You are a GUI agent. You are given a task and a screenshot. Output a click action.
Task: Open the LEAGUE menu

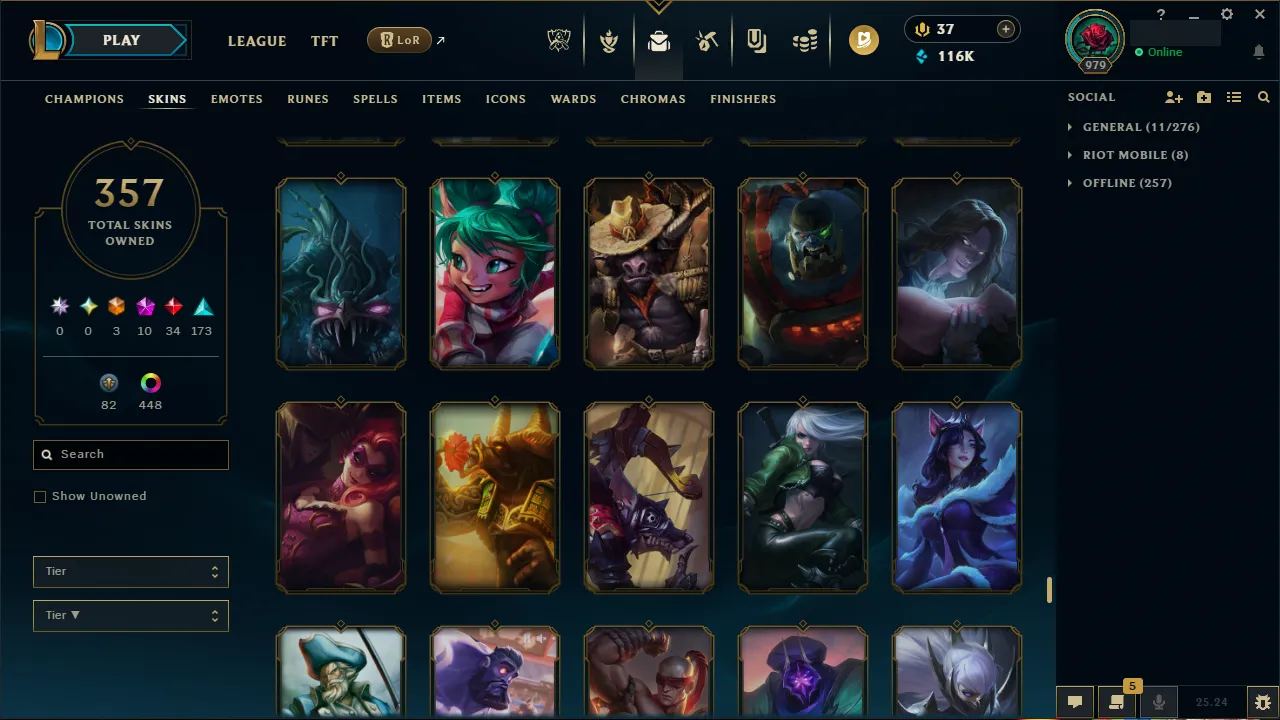[257, 41]
